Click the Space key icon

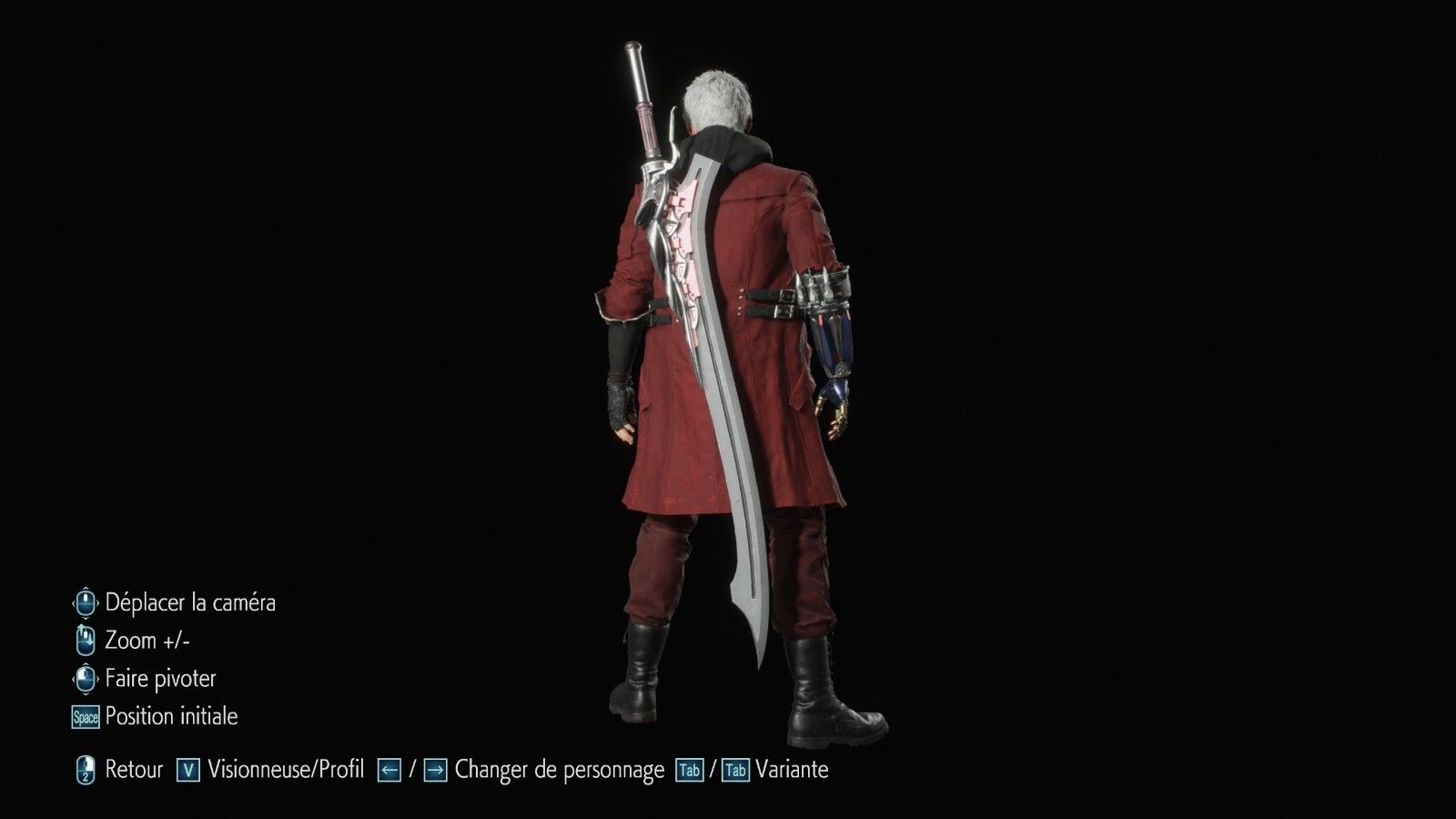coord(84,716)
